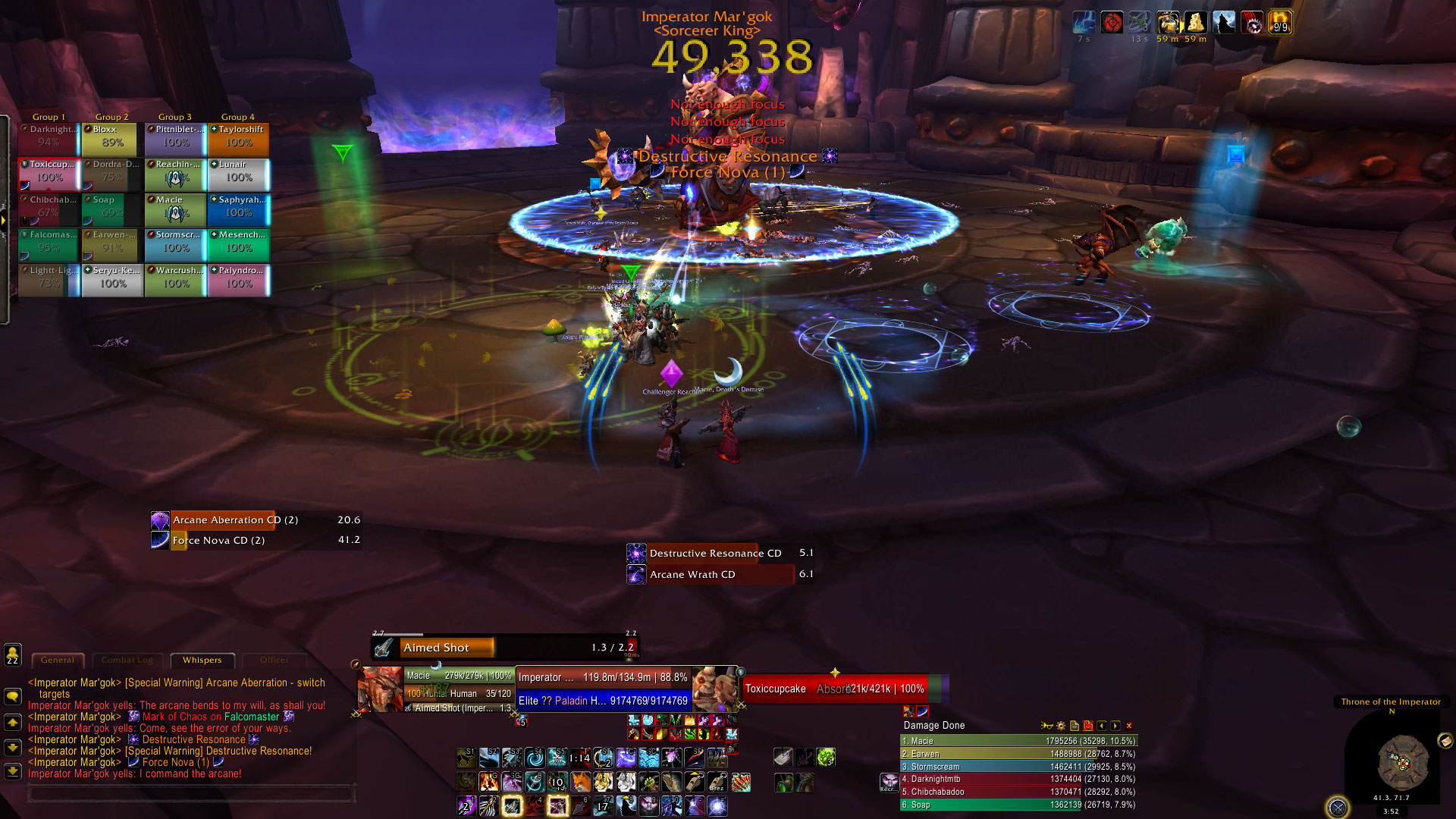Click the buff icon showing 9/9

1280,23
